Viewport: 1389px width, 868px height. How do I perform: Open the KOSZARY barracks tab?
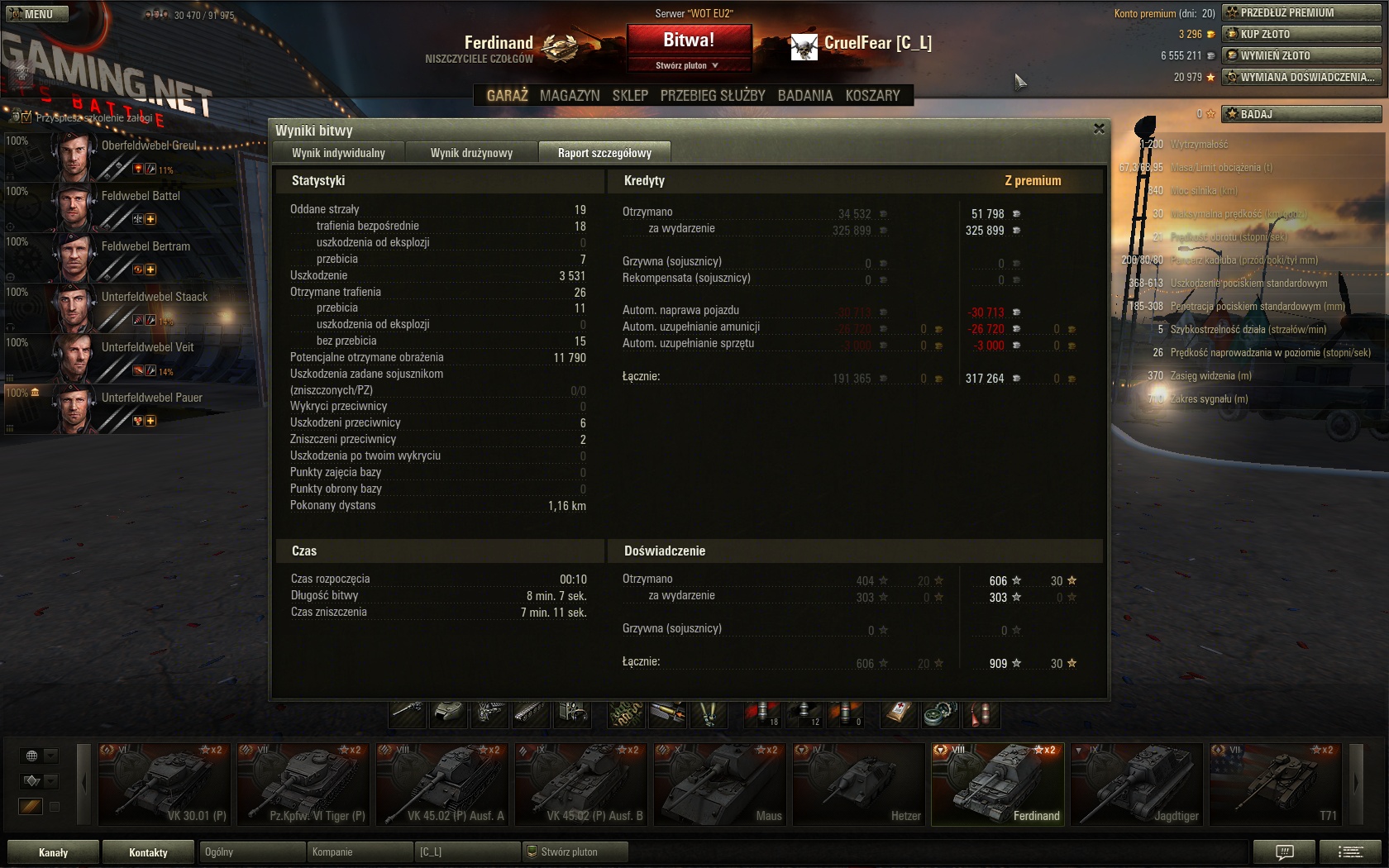[x=872, y=96]
